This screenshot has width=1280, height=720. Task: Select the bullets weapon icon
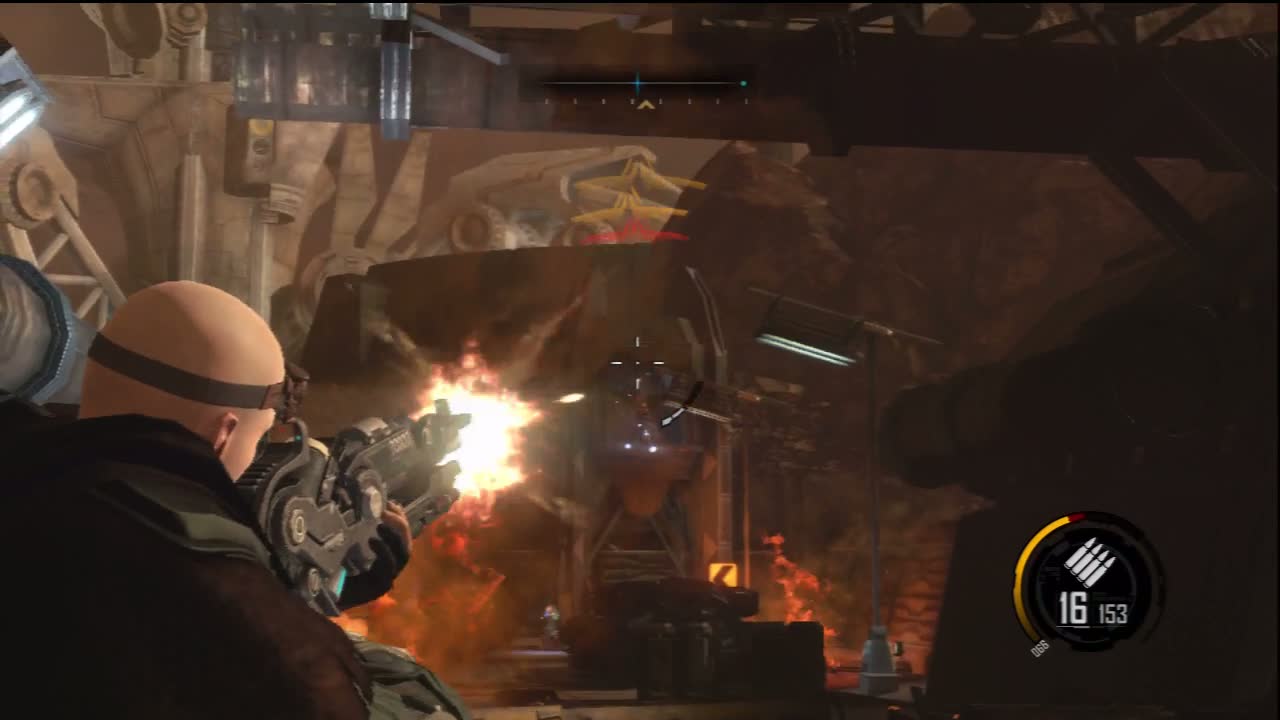pos(1089,561)
